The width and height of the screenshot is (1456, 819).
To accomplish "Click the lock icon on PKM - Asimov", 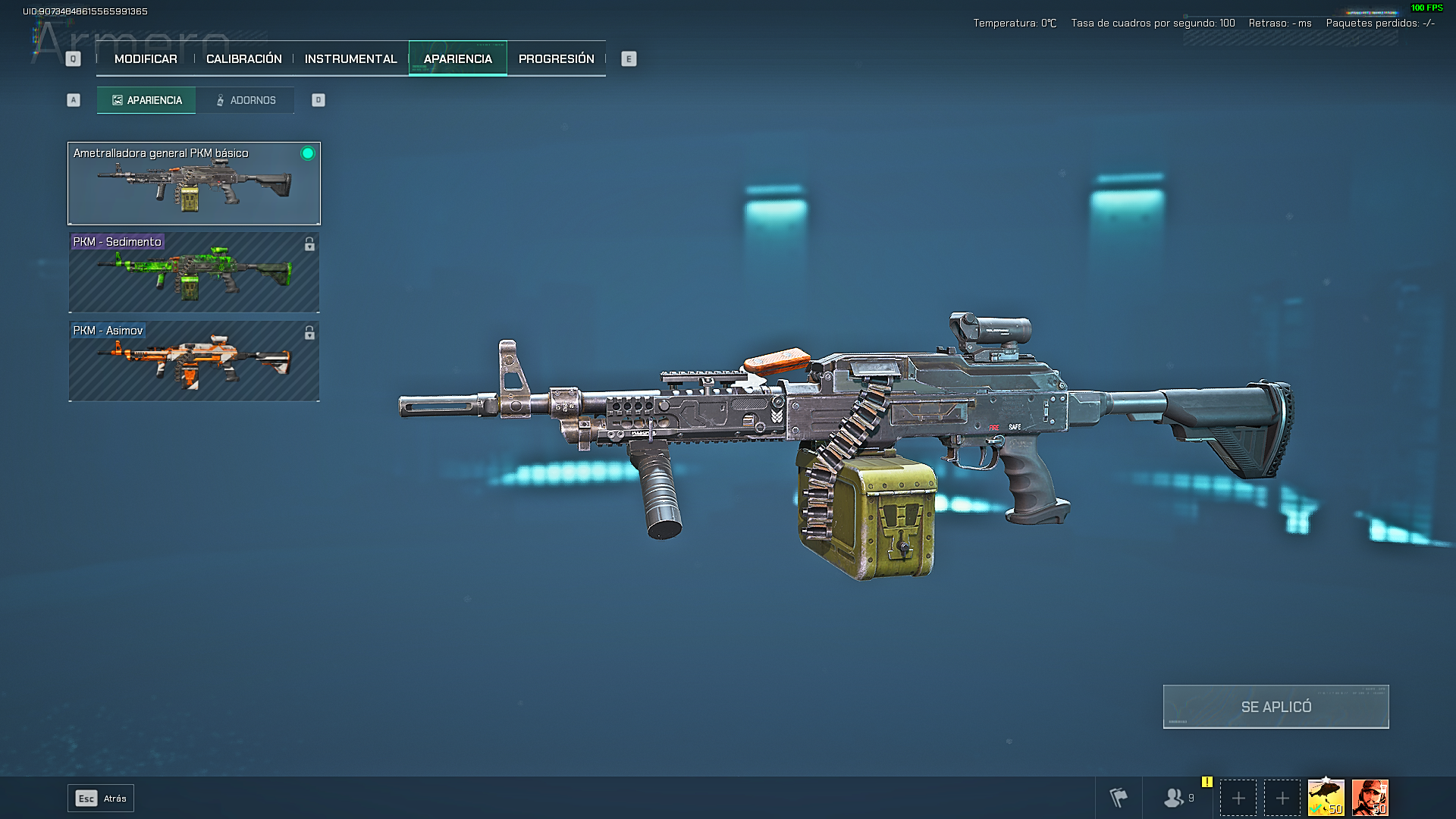I will tap(309, 331).
